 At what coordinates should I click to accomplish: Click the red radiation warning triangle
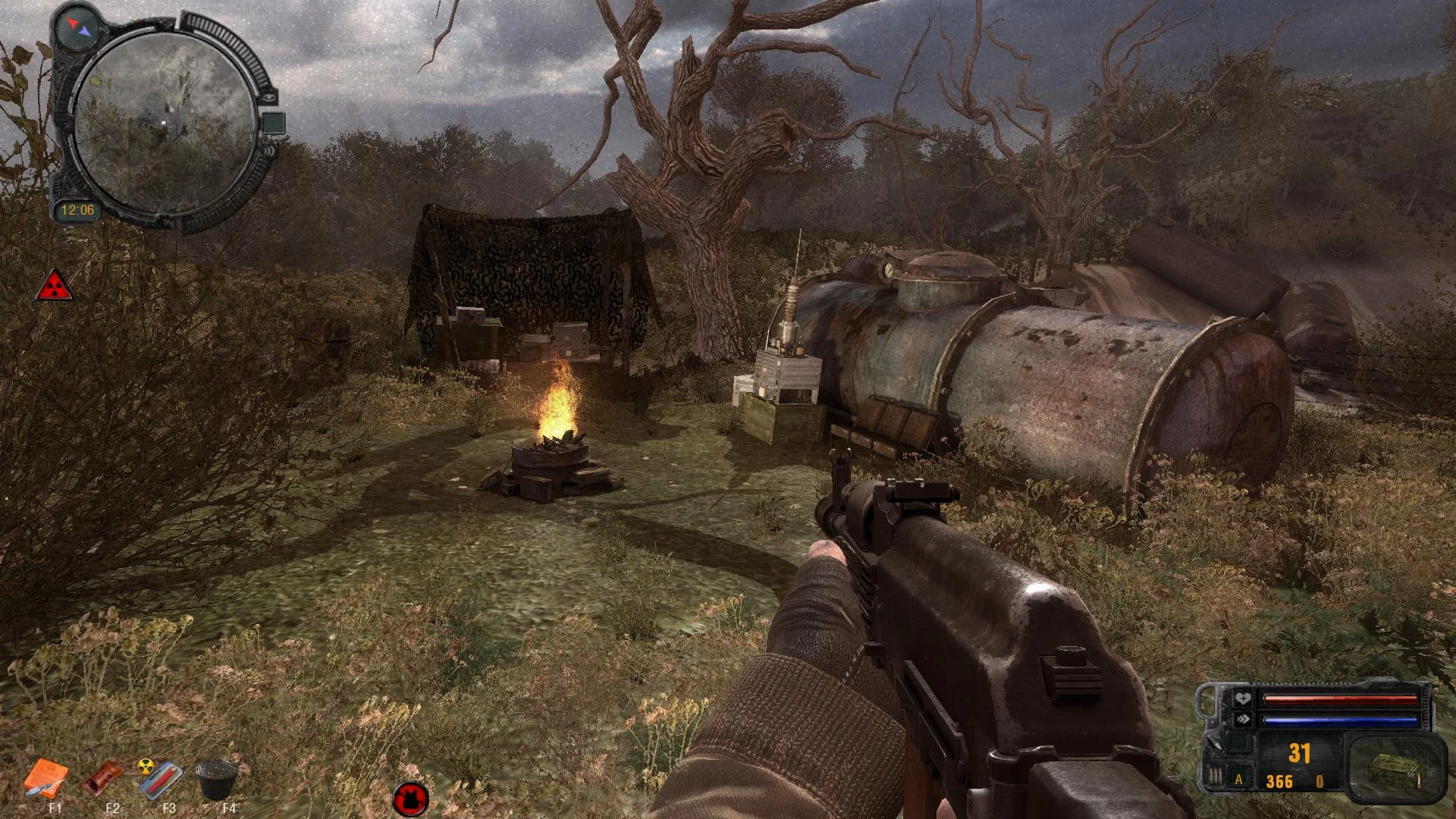coord(55,285)
